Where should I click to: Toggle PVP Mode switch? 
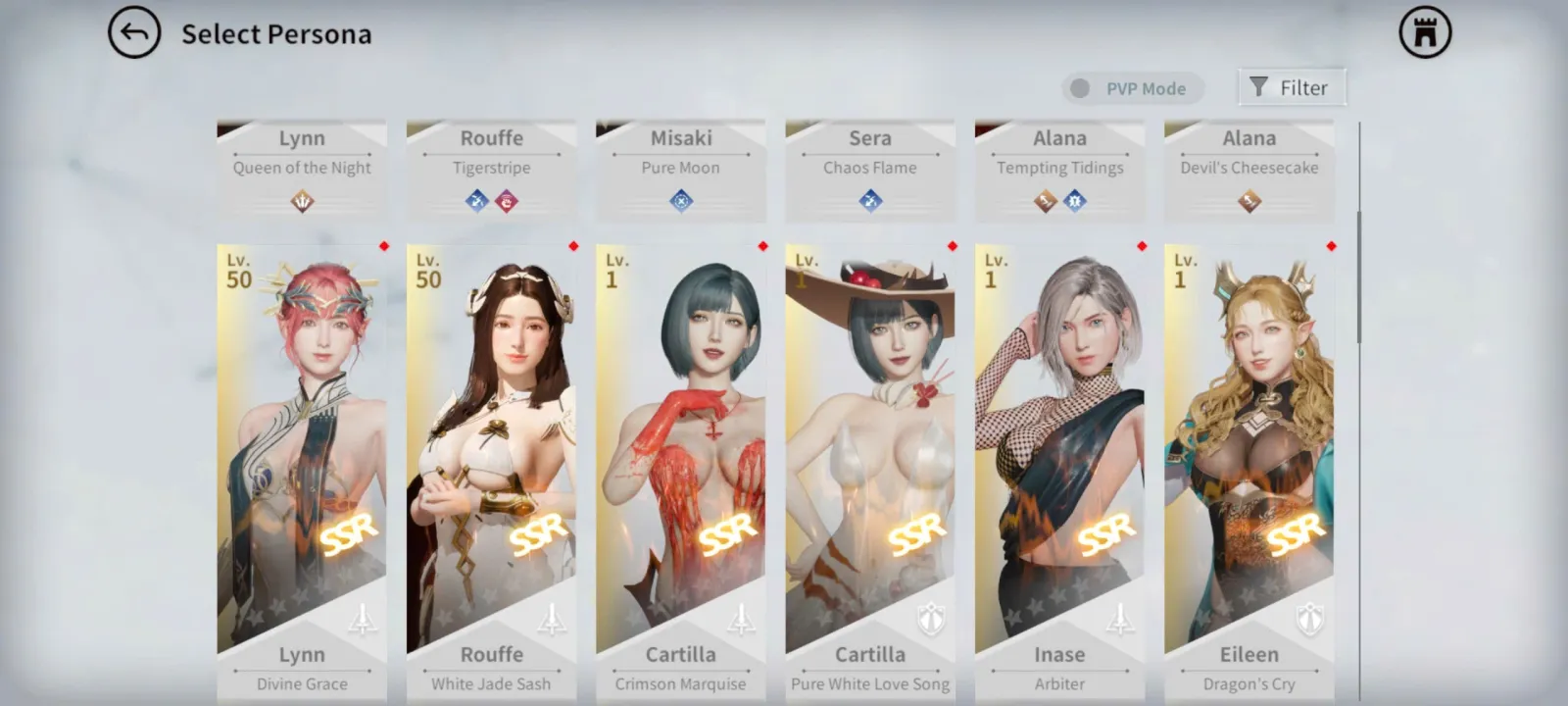coord(1081,88)
